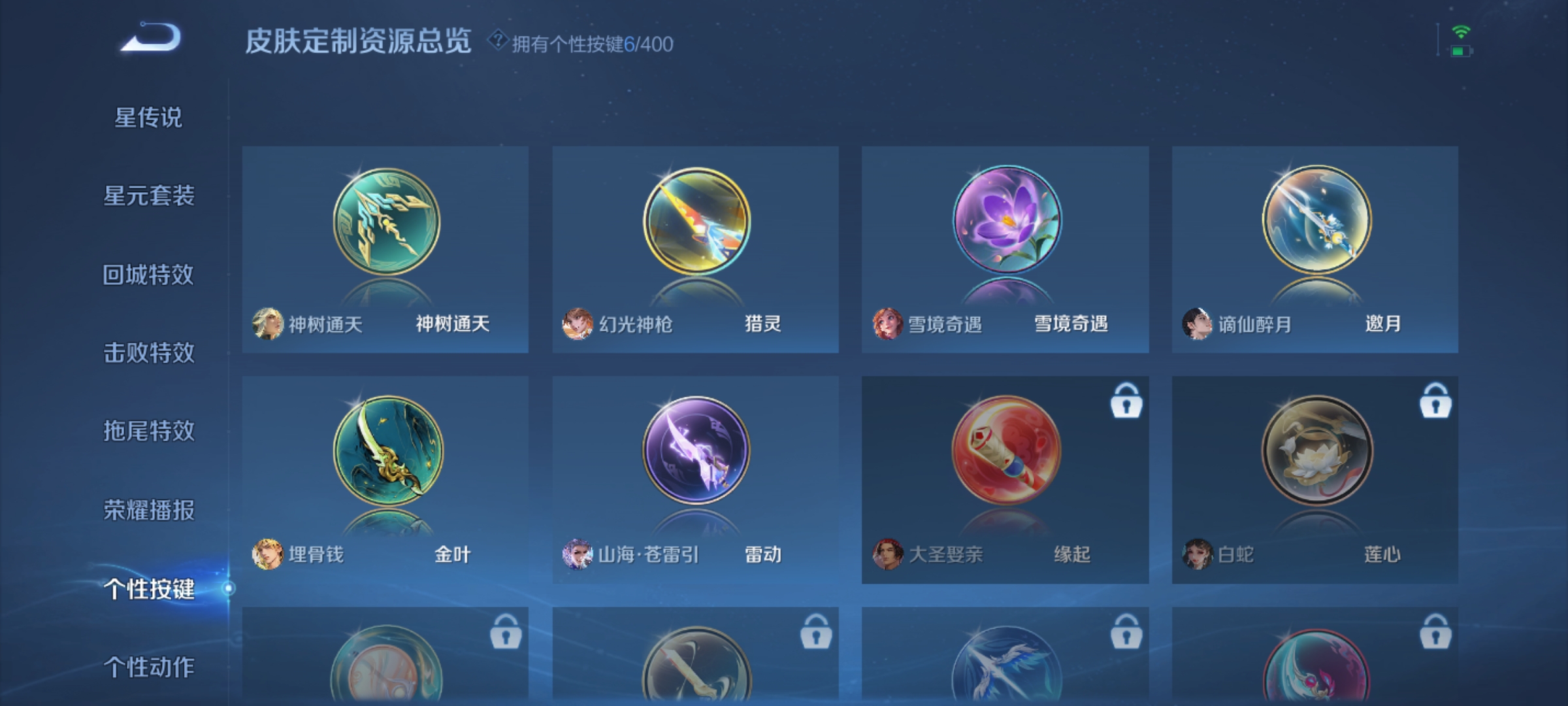The height and width of the screenshot is (706, 1568).
Task: Click the 拥有个性按键6/400 counter
Action: (x=591, y=42)
